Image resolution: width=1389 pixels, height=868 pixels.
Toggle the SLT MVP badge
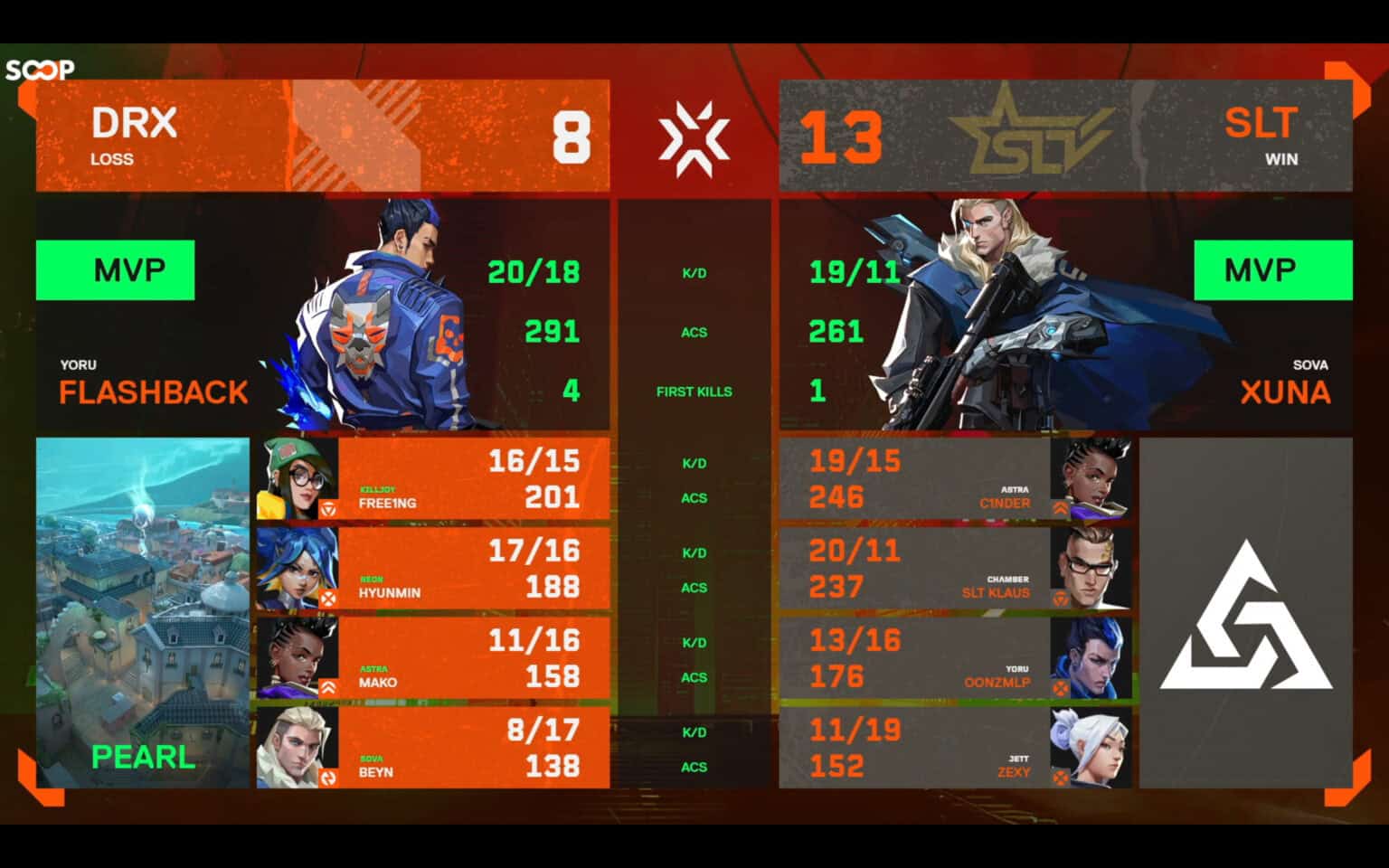[x=1273, y=269]
